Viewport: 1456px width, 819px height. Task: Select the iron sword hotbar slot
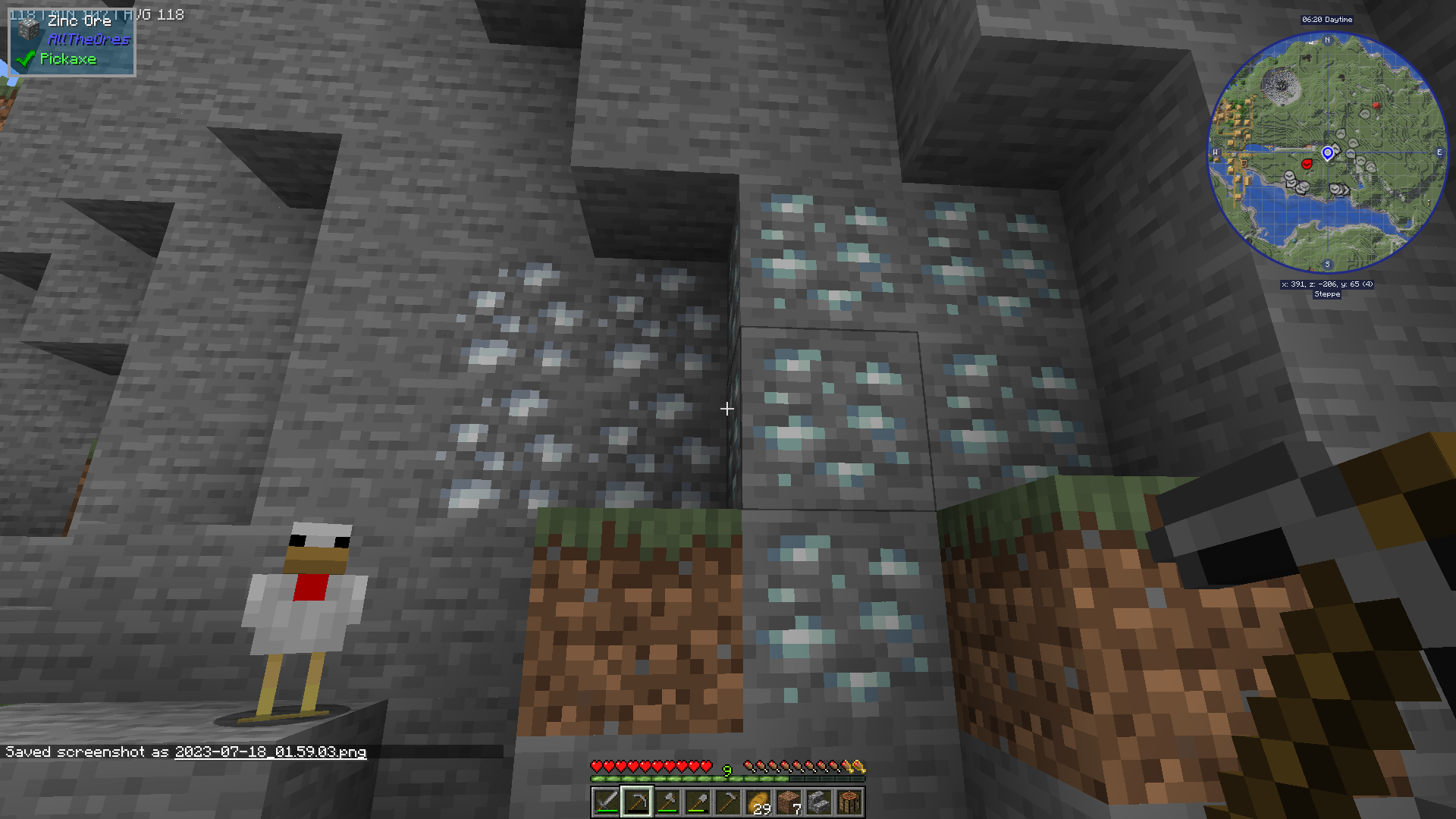[x=606, y=800]
